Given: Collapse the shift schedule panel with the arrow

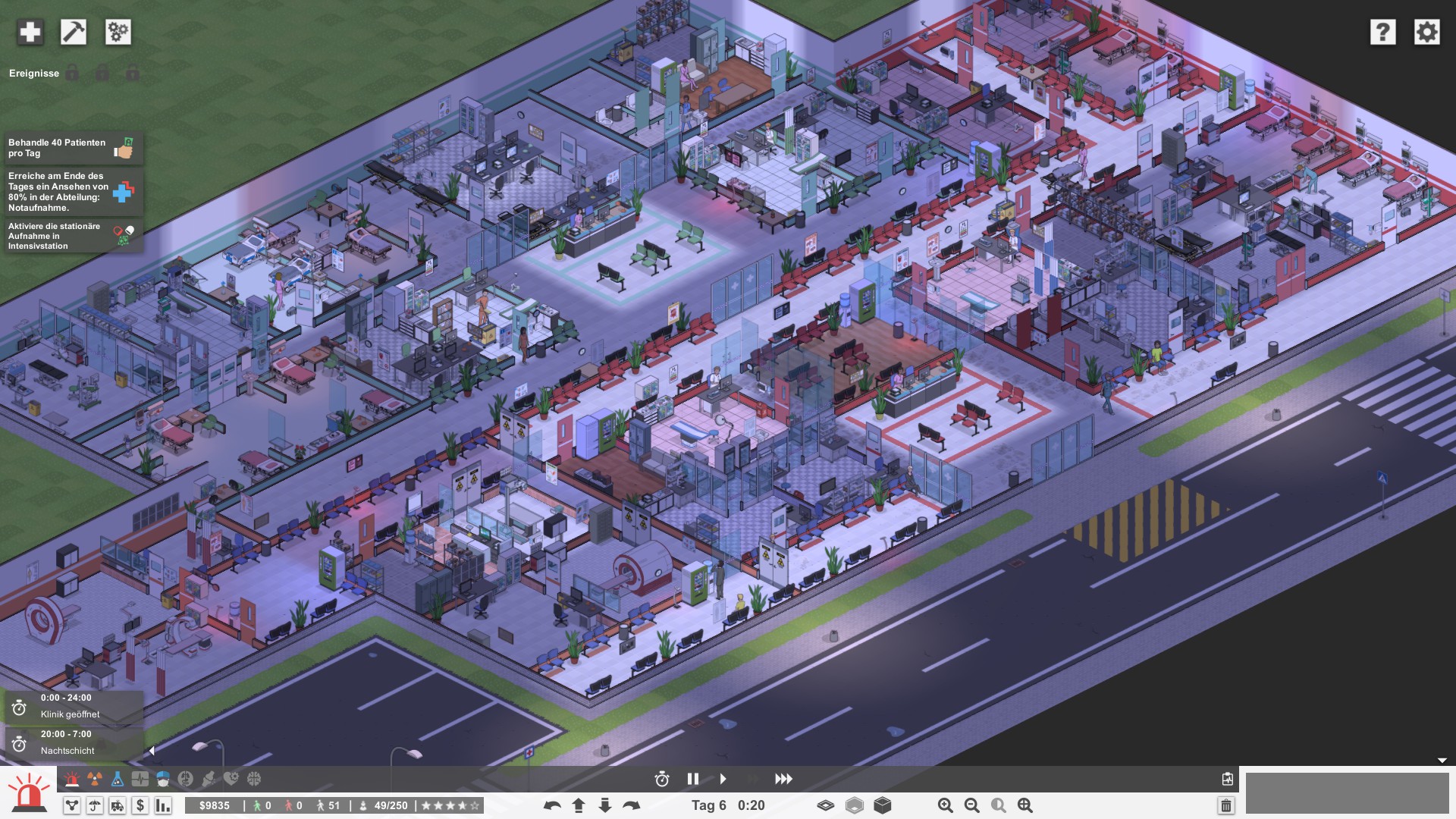Looking at the screenshot, I should click(151, 750).
